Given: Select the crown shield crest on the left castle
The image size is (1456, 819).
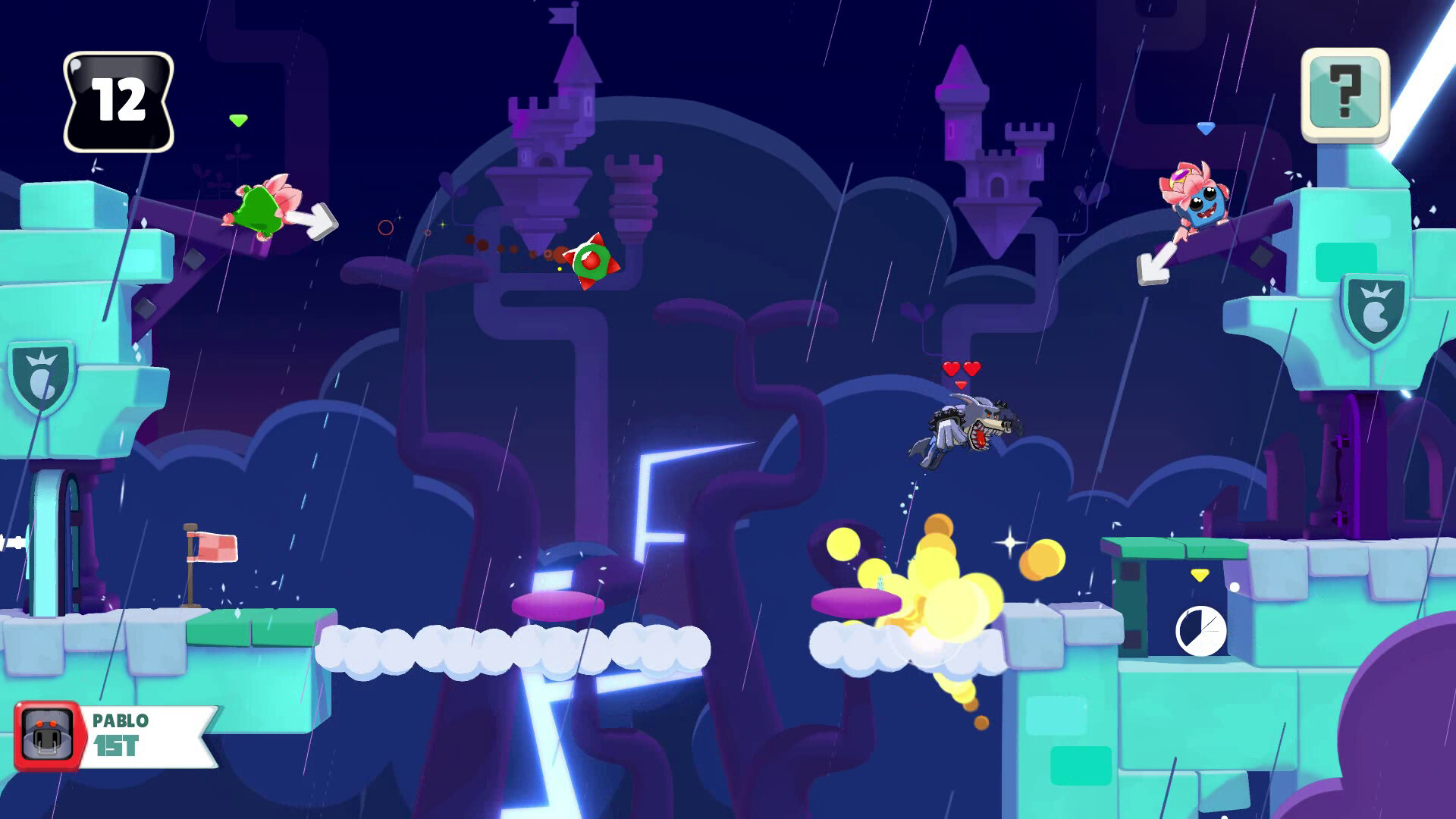Looking at the screenshot, I should (x=42, y=375).
